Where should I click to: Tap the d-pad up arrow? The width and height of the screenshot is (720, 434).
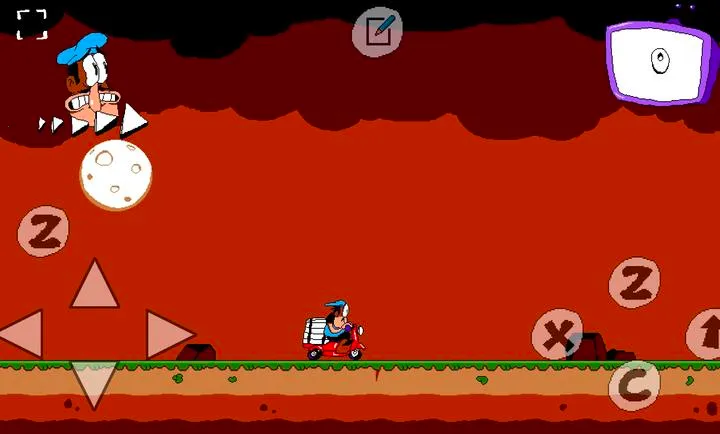tap(94, 285)
